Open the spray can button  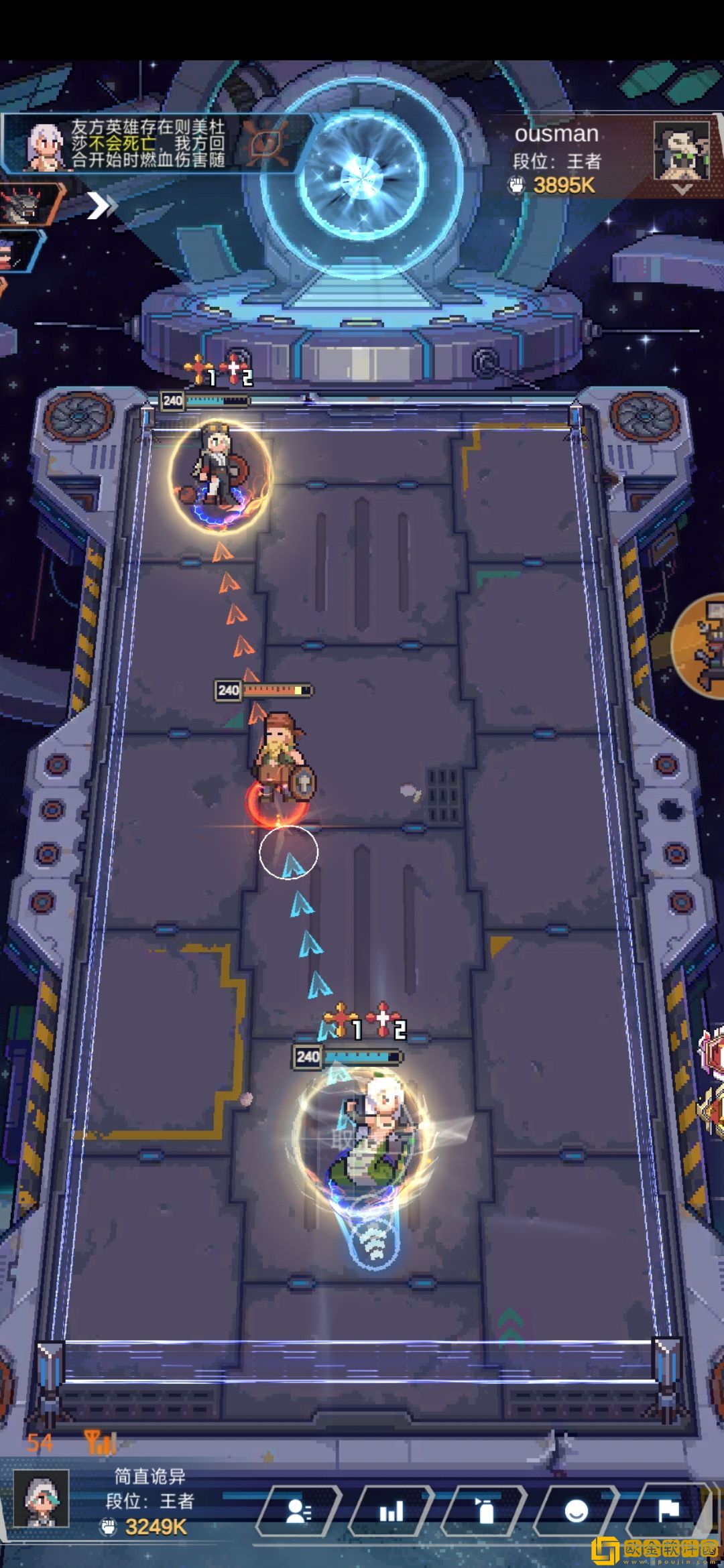484,1511
